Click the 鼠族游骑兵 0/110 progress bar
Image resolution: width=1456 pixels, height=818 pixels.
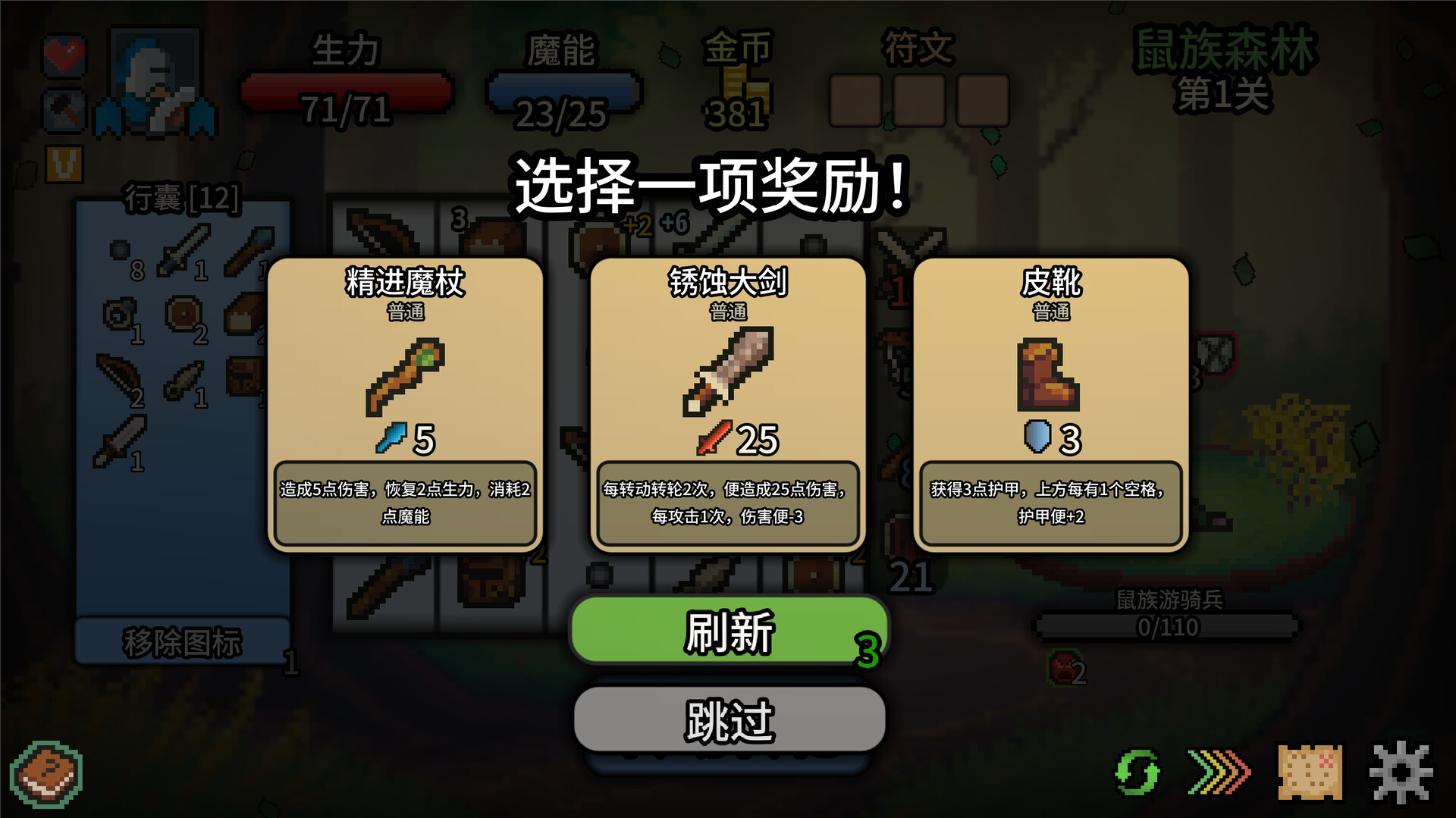click(x=1168, y=627)
